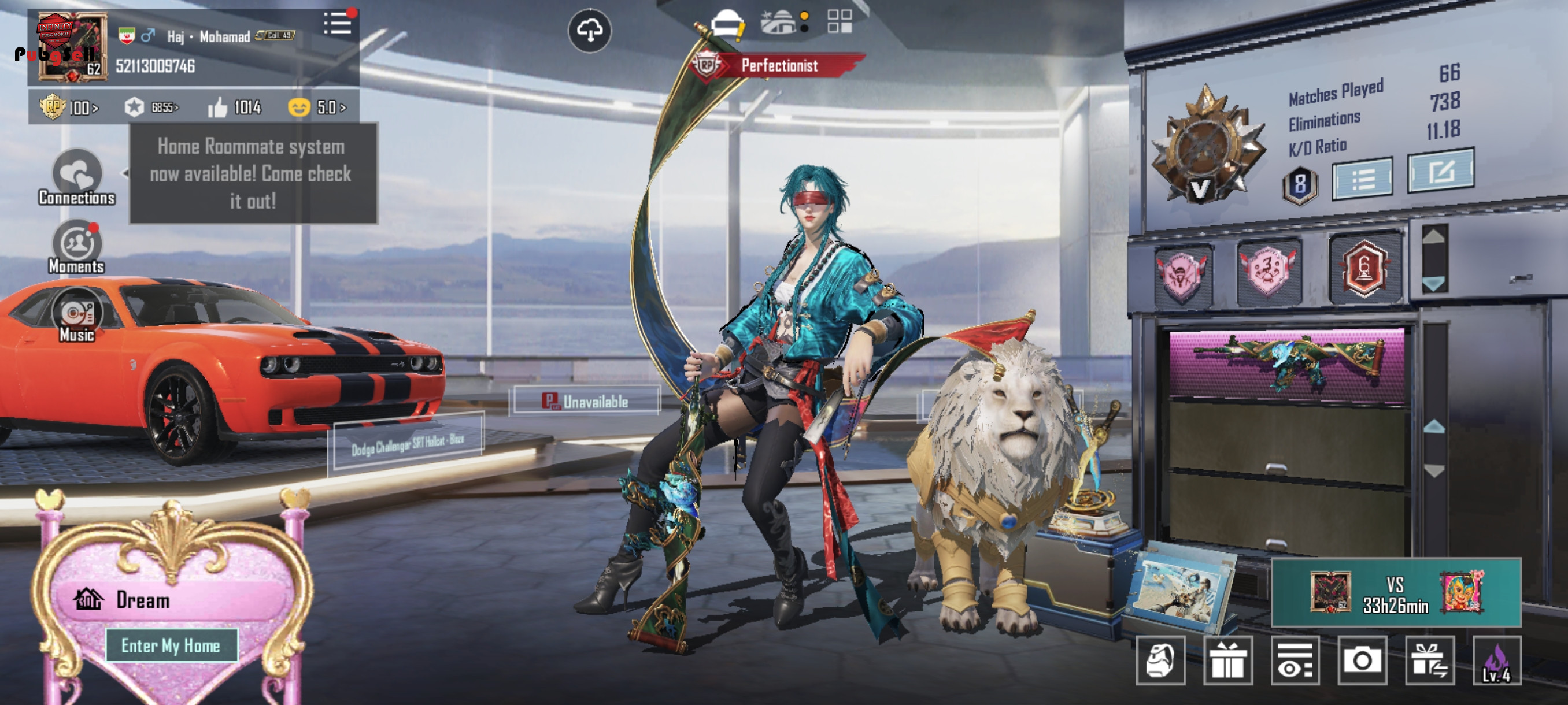This screenshot has width=1568, height=705.
Task: Click the edit profile pencil button
Action: pos(1440,171)
